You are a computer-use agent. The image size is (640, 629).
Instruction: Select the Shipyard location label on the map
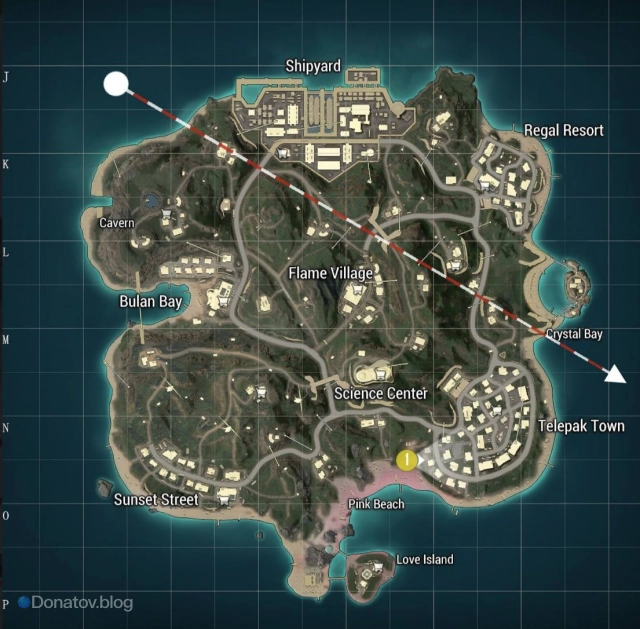click(313, 67)
